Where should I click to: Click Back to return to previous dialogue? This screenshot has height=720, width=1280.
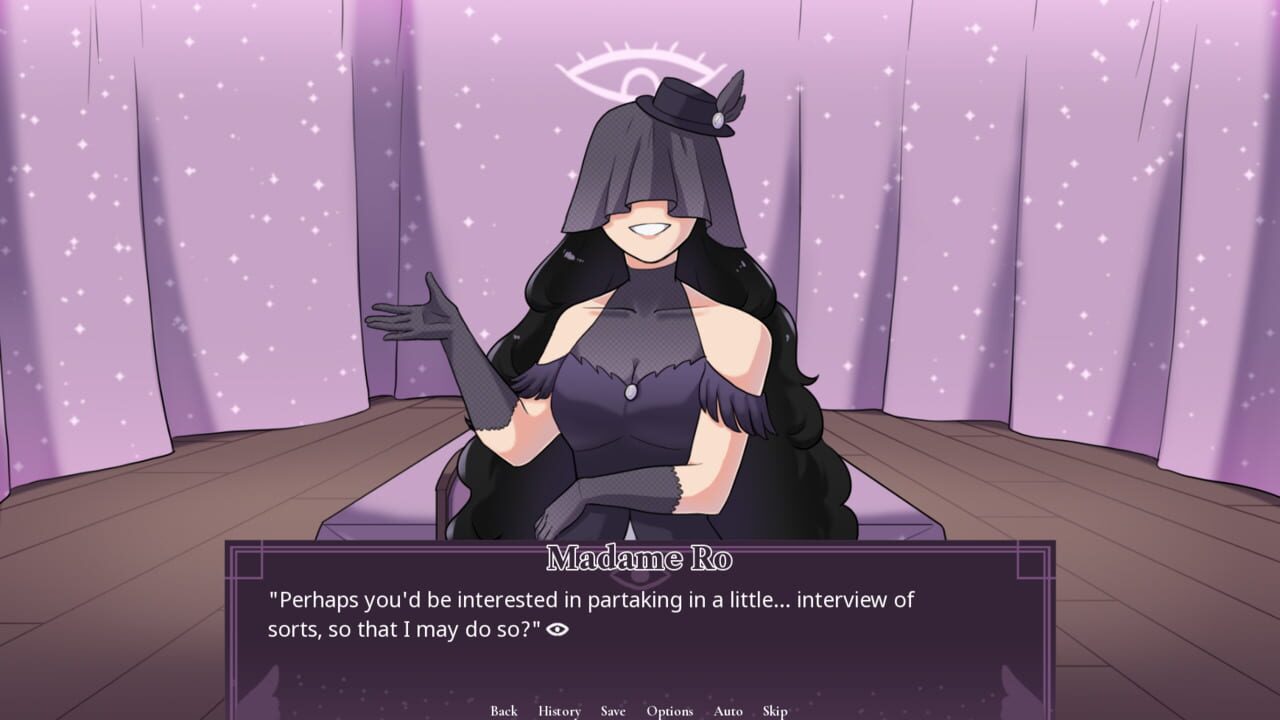coord(504,711)
